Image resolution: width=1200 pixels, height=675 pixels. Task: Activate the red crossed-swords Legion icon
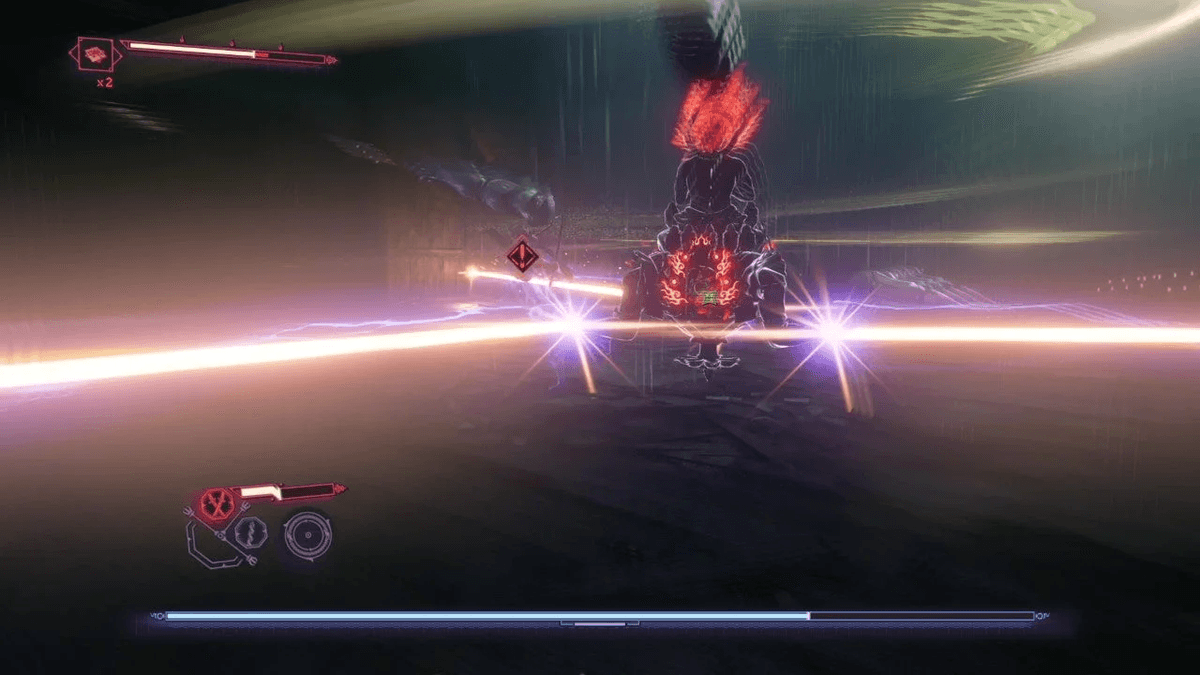click(215, 503)
